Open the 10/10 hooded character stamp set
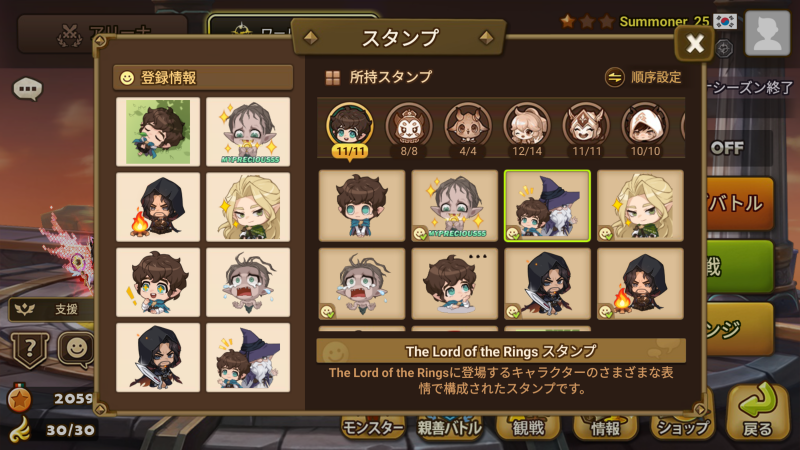 pos(645,130)
